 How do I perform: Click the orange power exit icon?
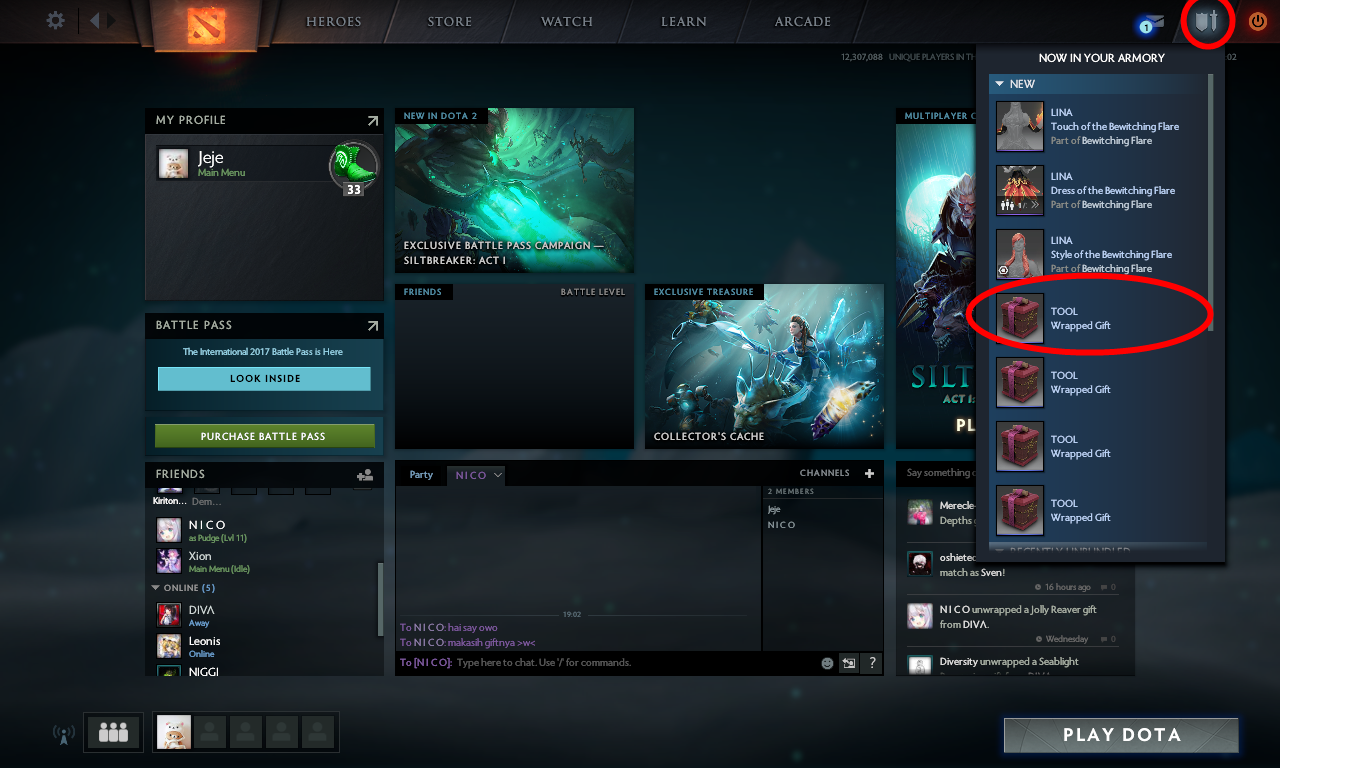(1258, 20)
